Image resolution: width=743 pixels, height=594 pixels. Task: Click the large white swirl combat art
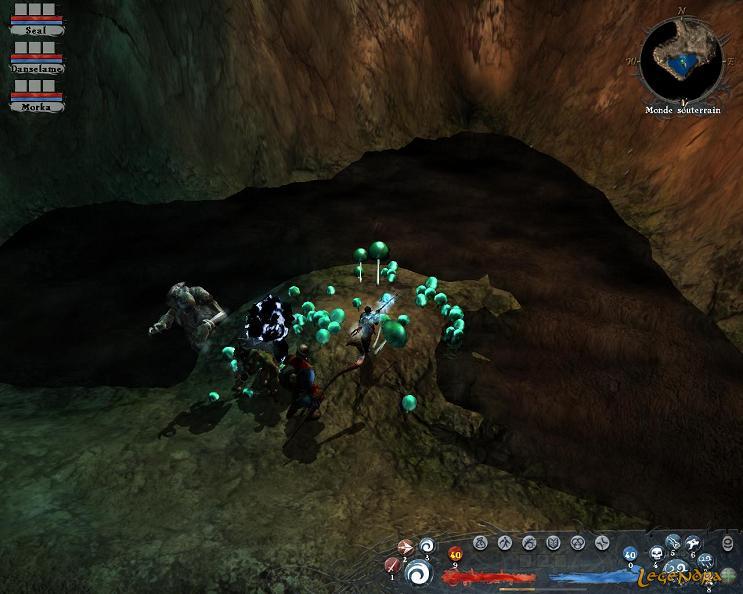pos(420,573)
